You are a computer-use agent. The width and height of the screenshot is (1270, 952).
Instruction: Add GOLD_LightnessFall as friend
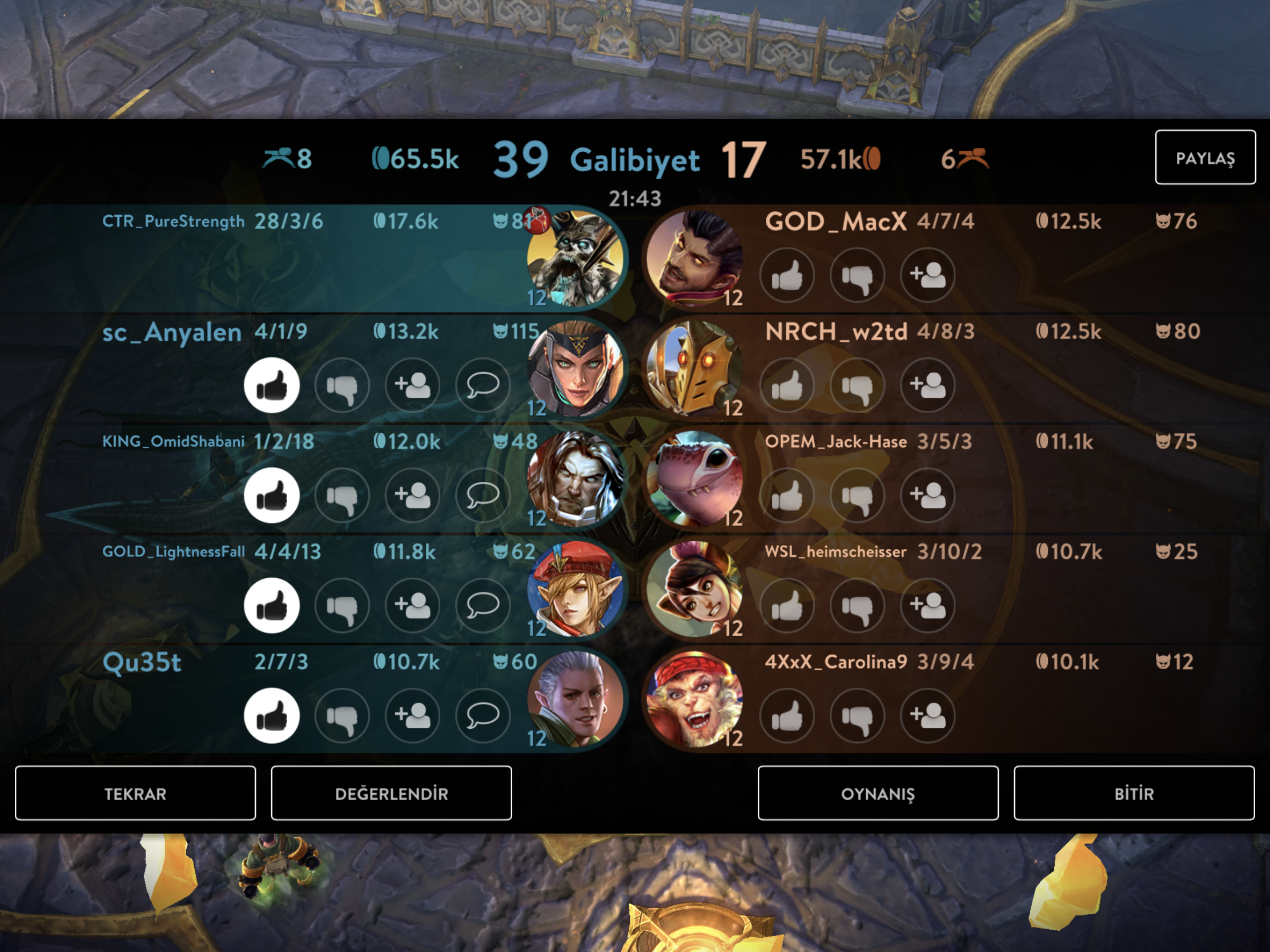[x=412, y=606]
